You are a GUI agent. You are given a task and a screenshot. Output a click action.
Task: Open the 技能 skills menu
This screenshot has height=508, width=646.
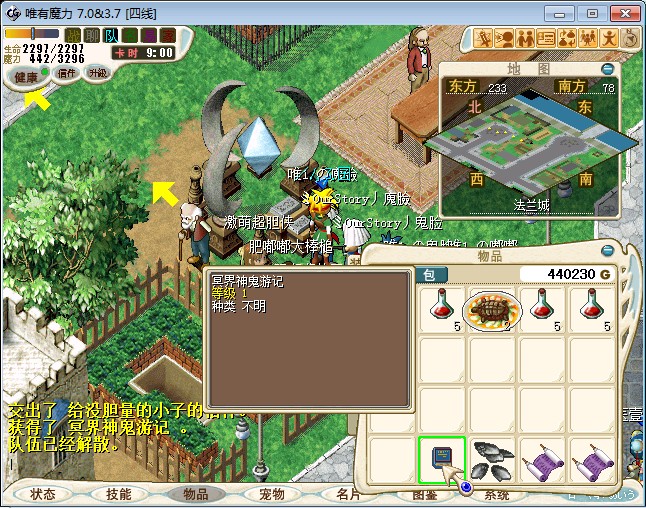click(x=118, y=494)
